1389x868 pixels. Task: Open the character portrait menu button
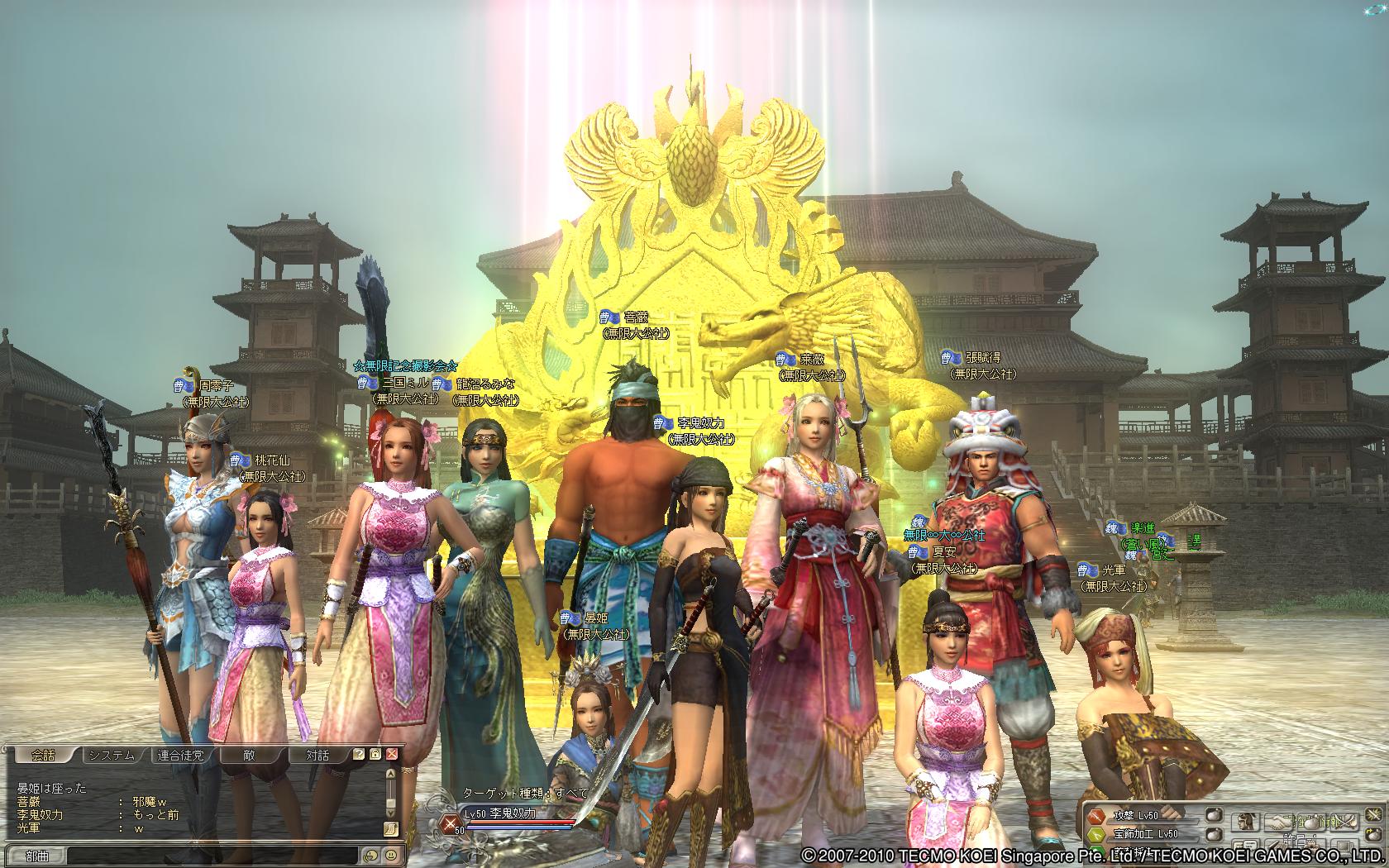pos(1247,822)
